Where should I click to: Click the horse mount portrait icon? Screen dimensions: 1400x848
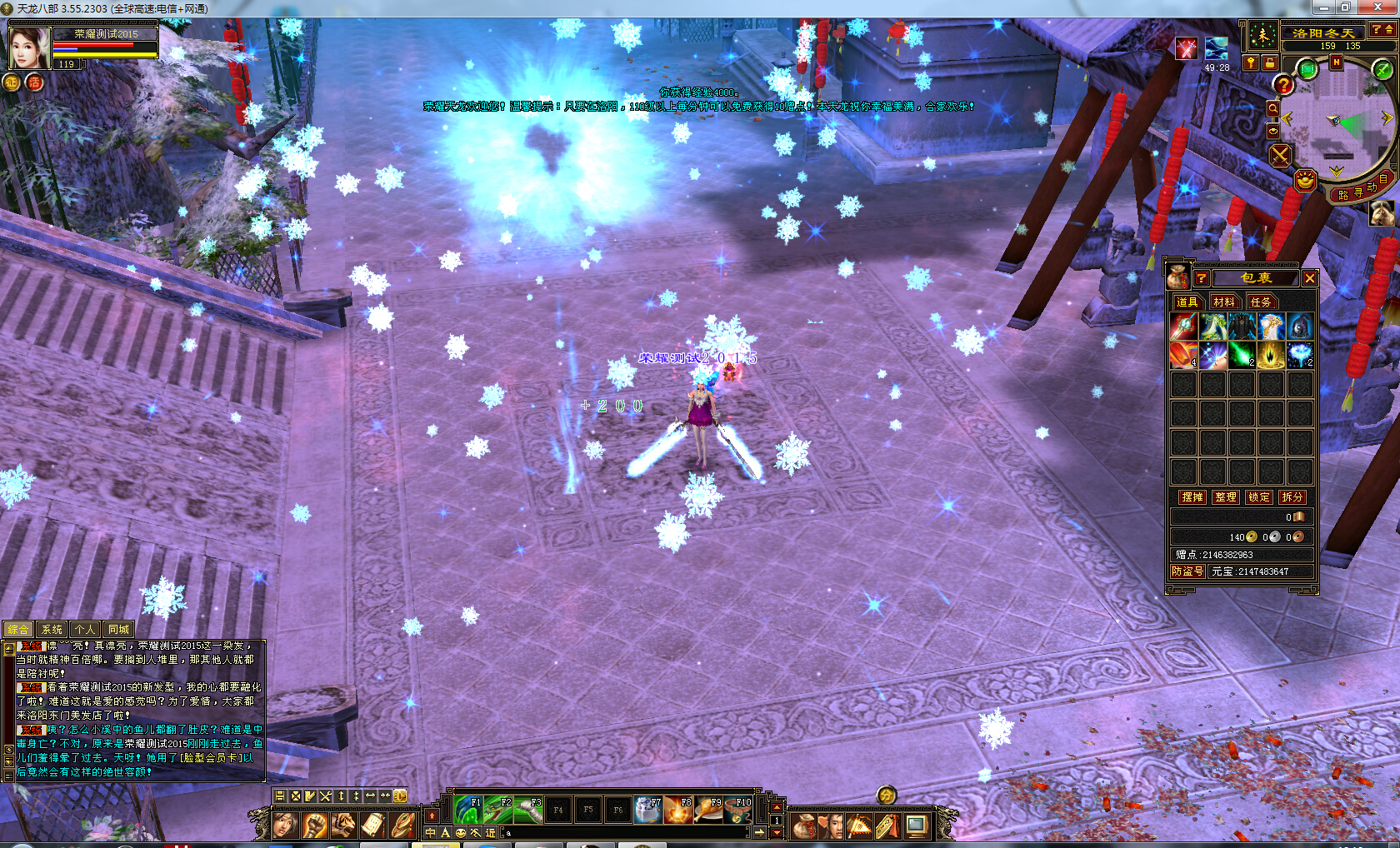[1382, 212]
